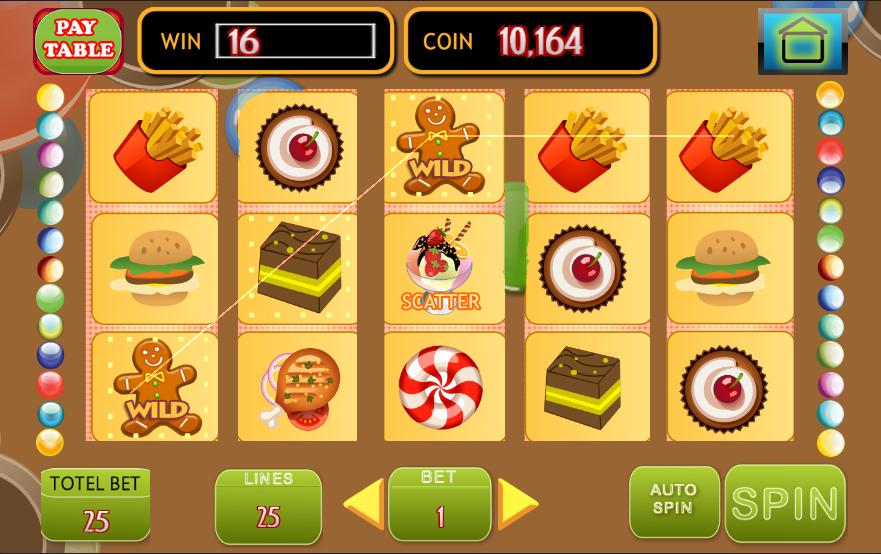881x554 pixels.
Task: Activate Auto Spin
Action: pyautogui.click(x=673, y=501)
